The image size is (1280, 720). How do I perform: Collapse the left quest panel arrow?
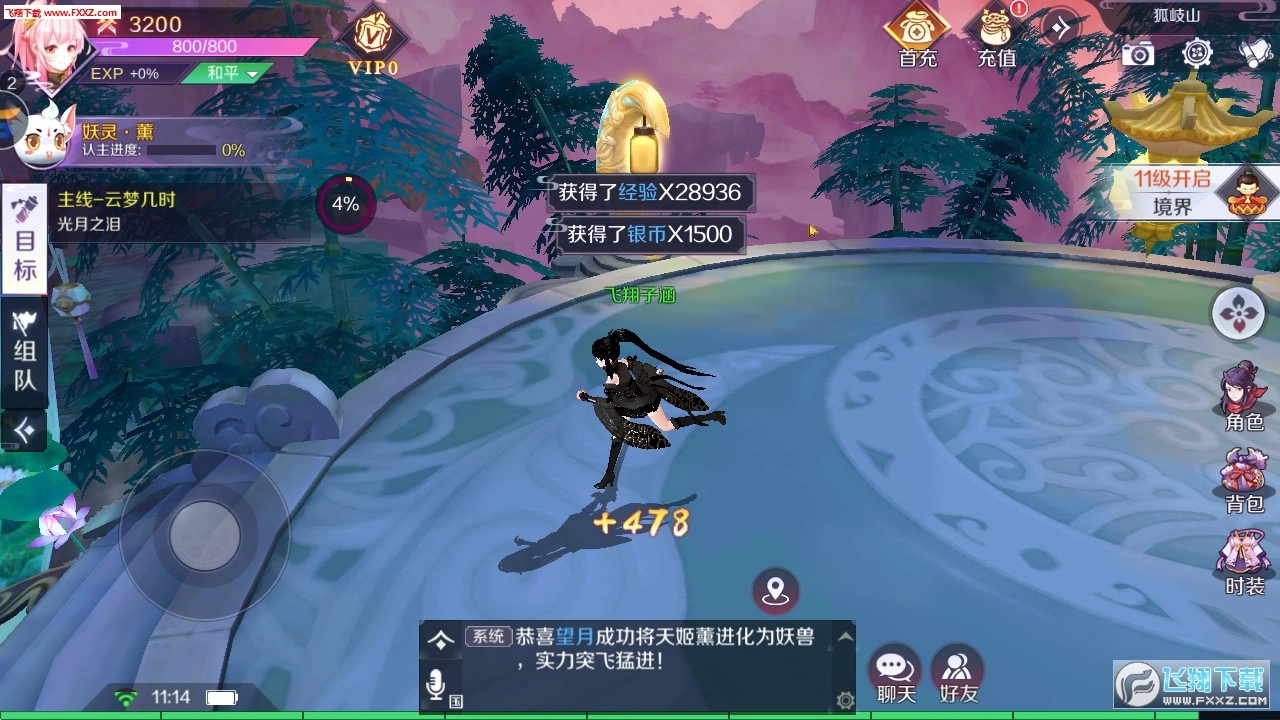tap(24, 430)
